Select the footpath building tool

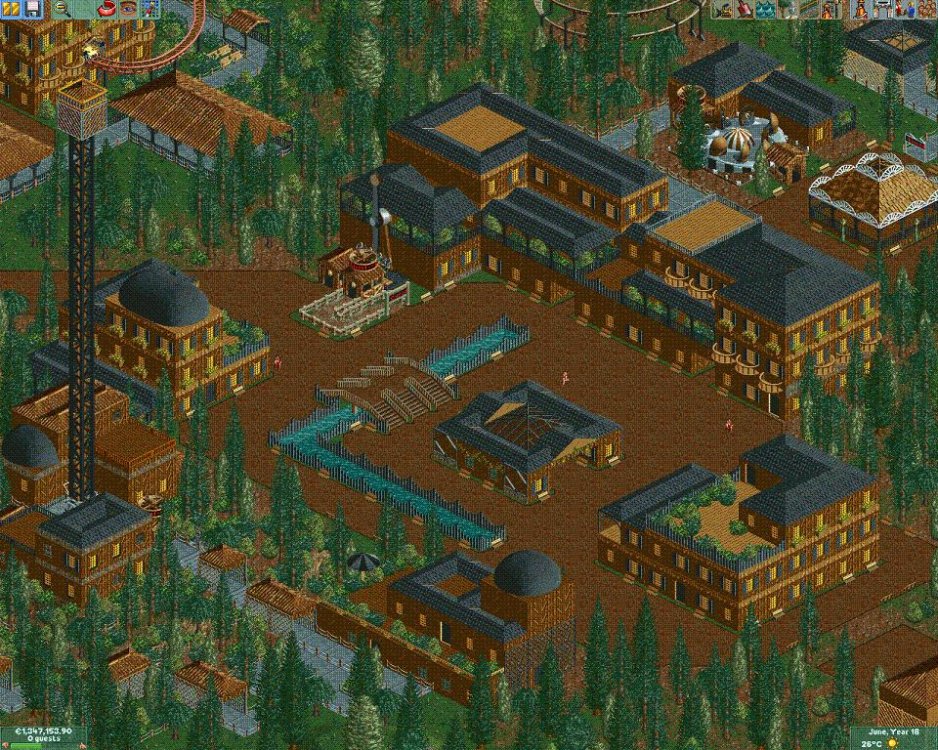(x=808, y=9)
